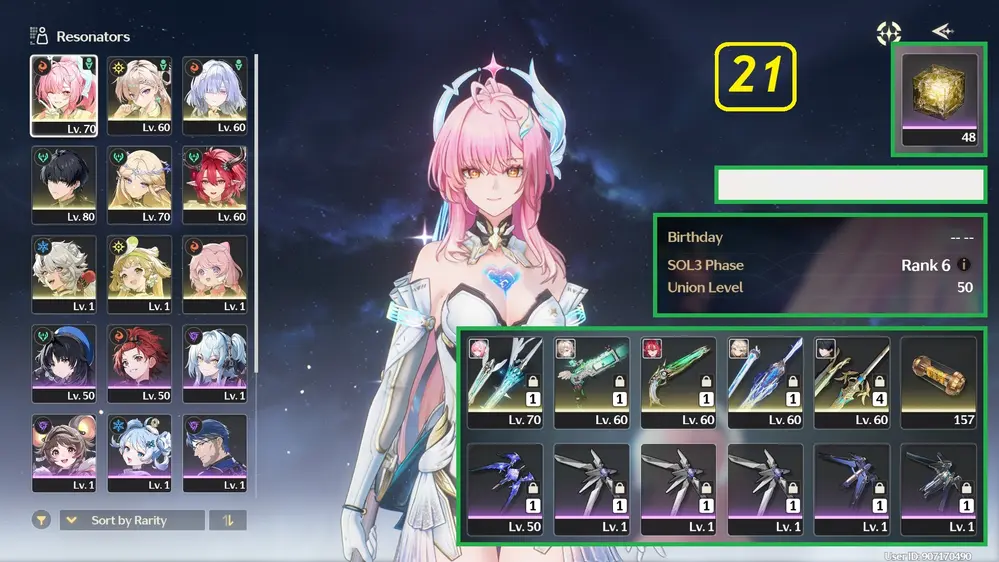Select the Lv. 60 weapon with count 4
The width and height of the screenshot is (999, 562).
[852, 382]
